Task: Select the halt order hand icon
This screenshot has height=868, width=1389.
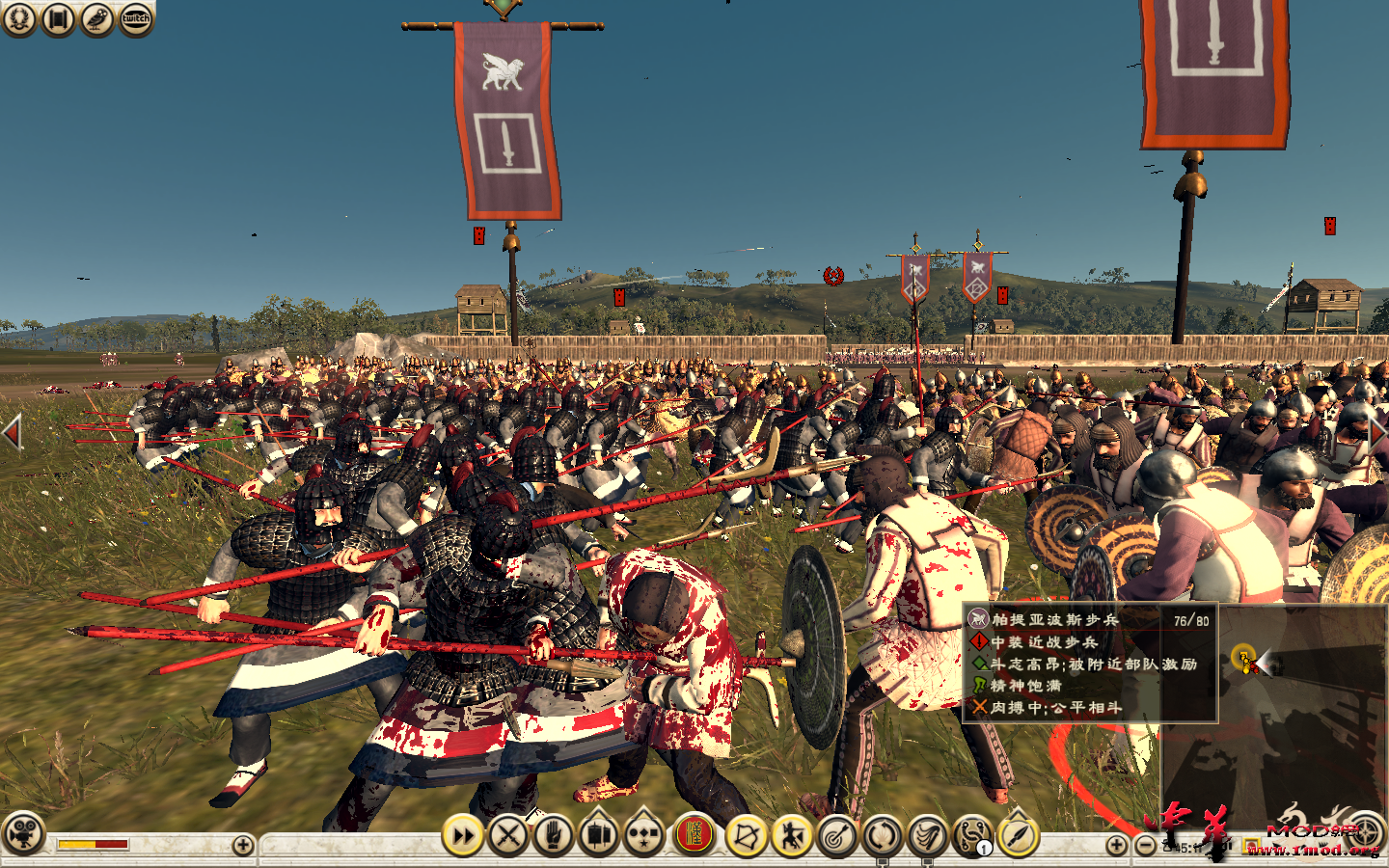Action: (552, 837)
